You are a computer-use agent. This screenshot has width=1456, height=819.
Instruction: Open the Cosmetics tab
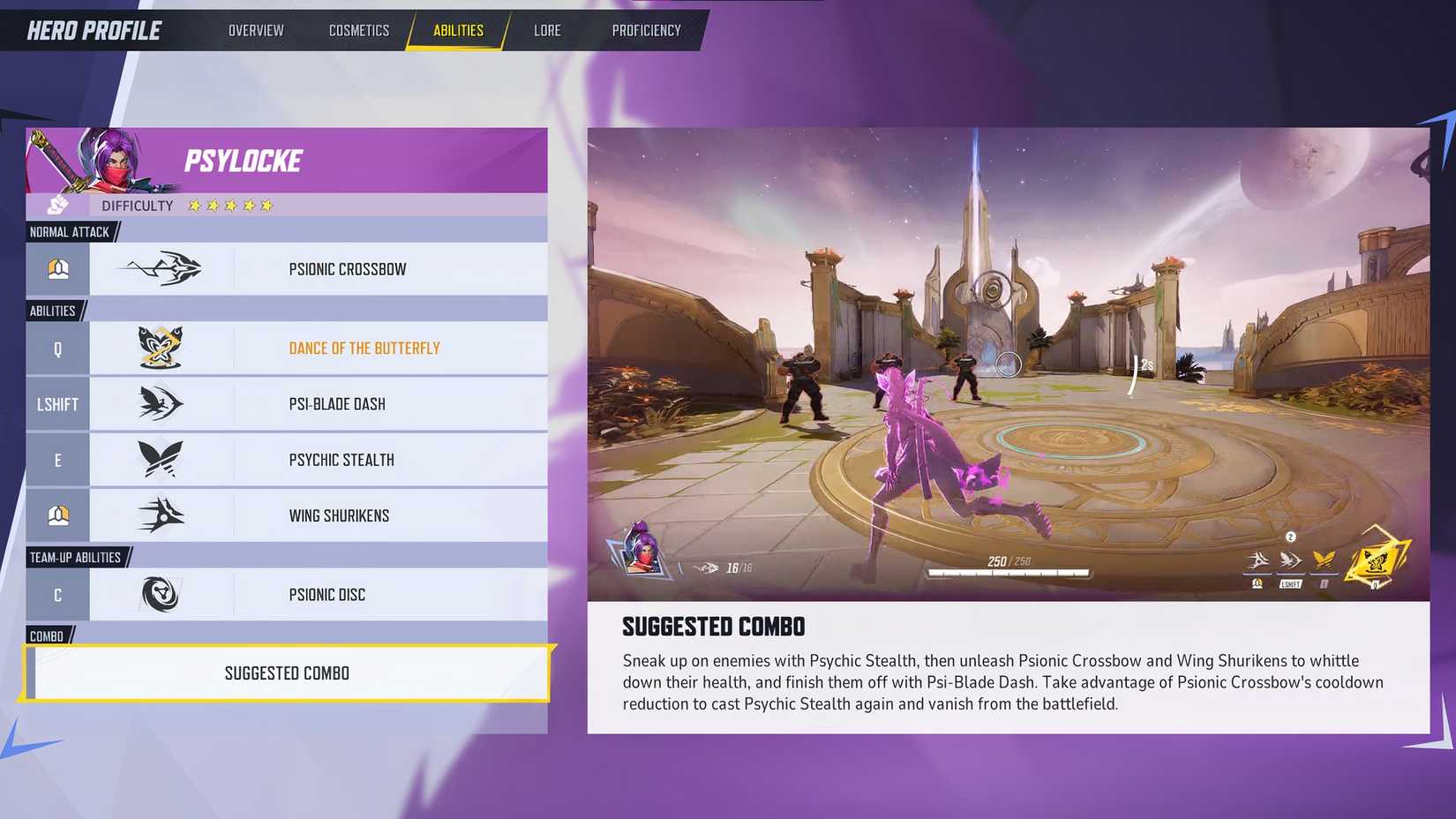point(358,29)
